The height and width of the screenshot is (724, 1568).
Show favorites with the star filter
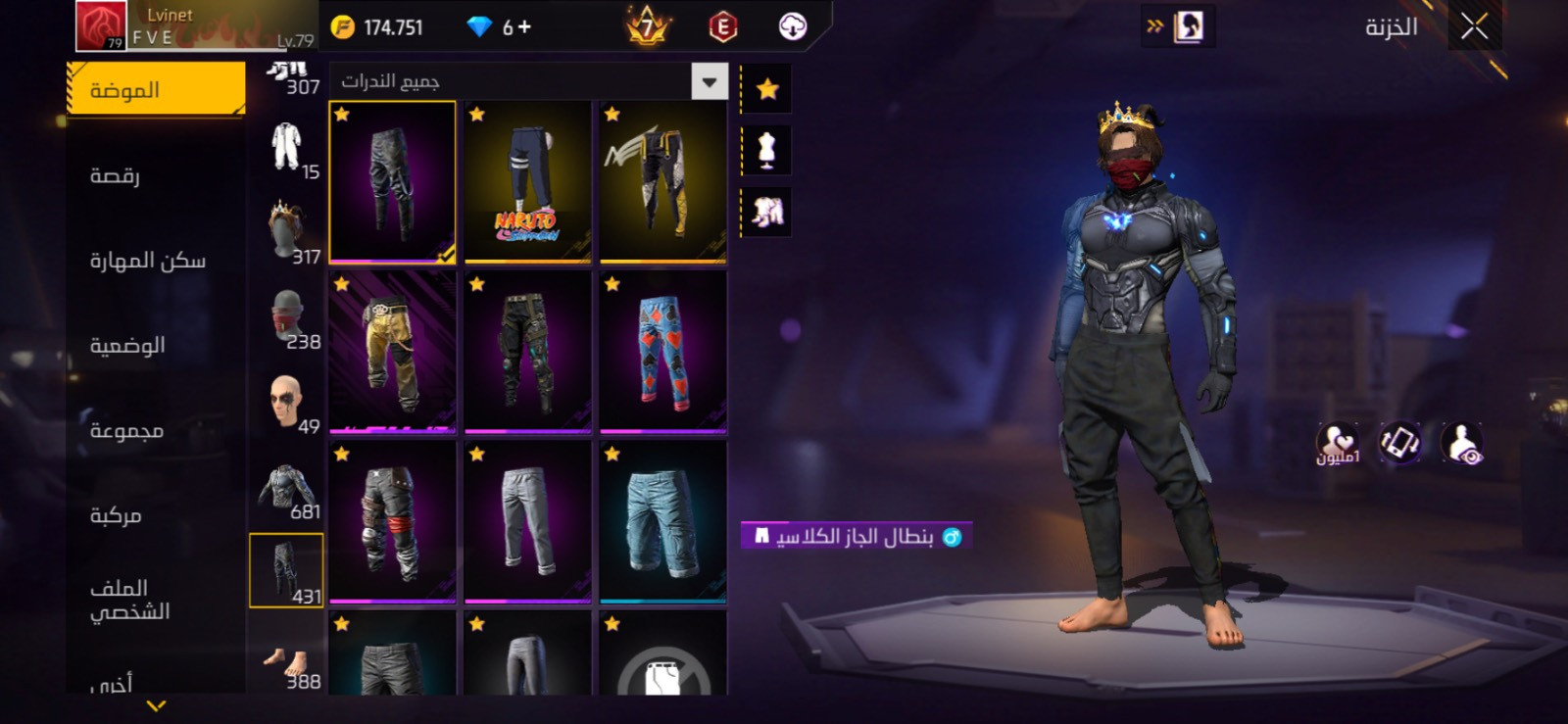pyautogui.click(x=767, y=90)
